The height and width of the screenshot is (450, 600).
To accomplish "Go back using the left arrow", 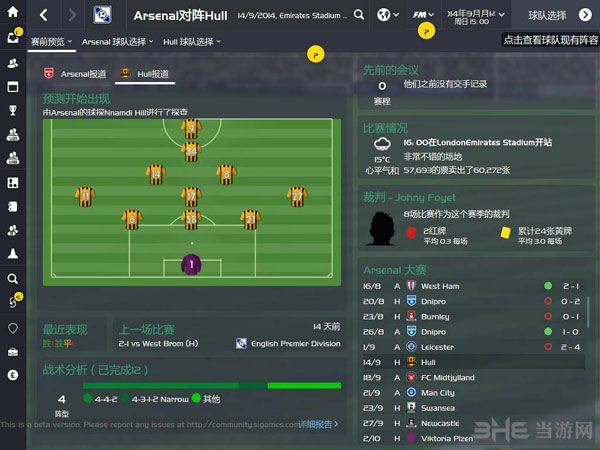I will pos(43,15).
